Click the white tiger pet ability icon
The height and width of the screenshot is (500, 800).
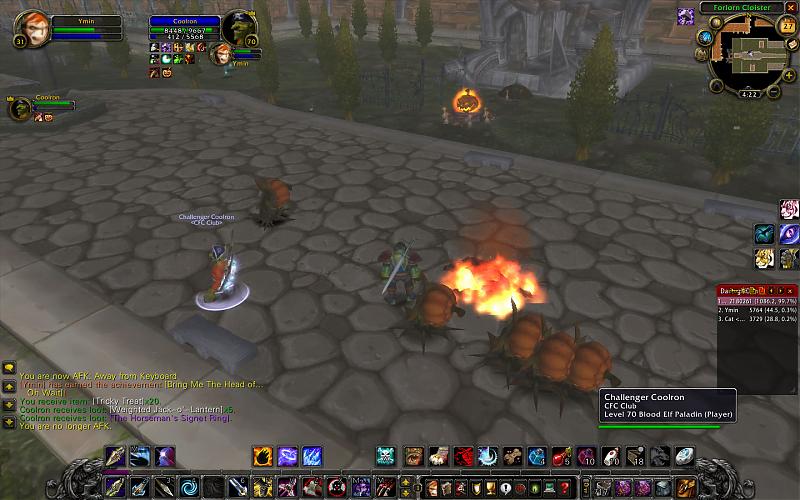pos(790,208)
